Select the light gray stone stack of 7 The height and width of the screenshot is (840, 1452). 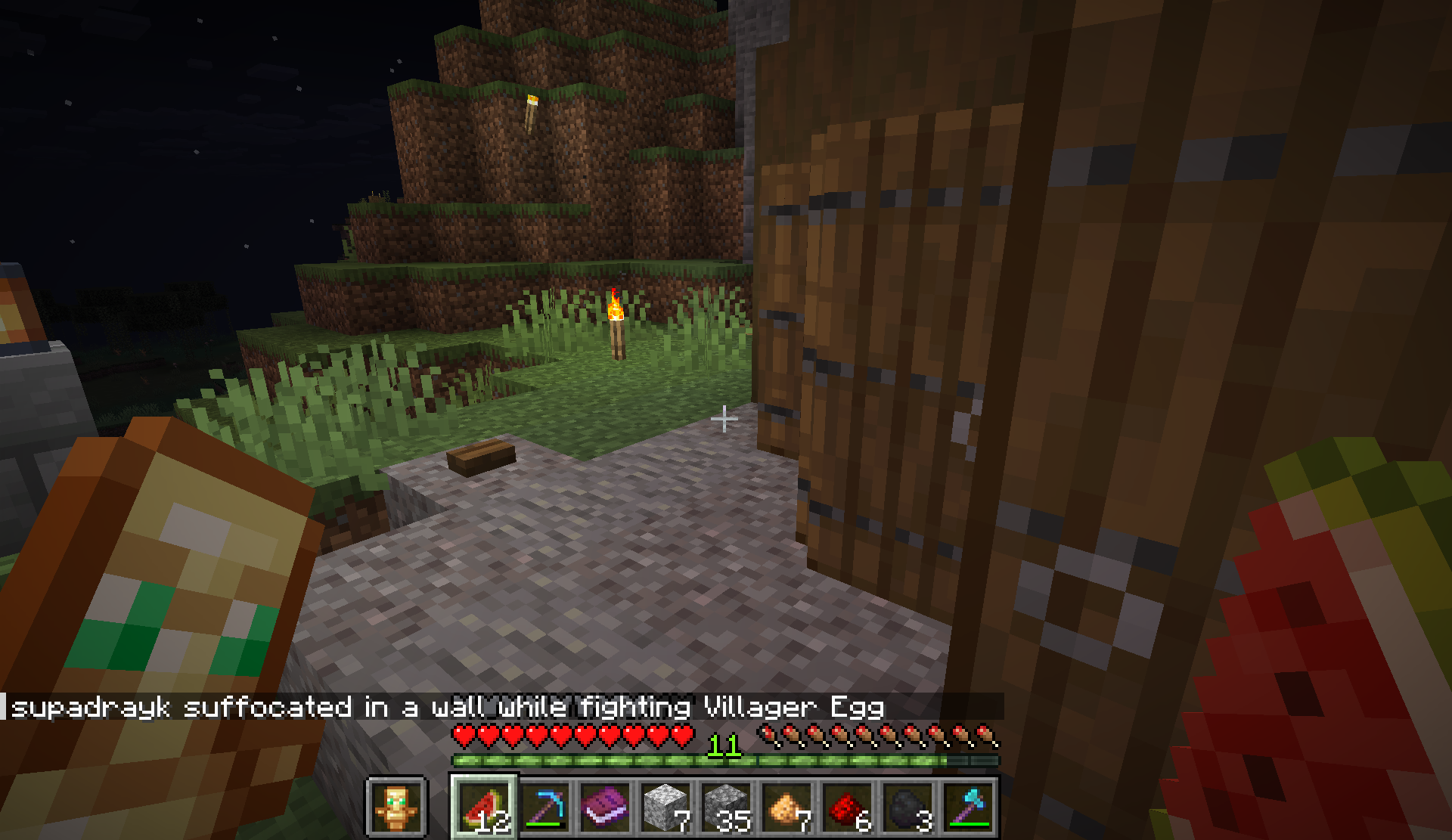(665, 807)
